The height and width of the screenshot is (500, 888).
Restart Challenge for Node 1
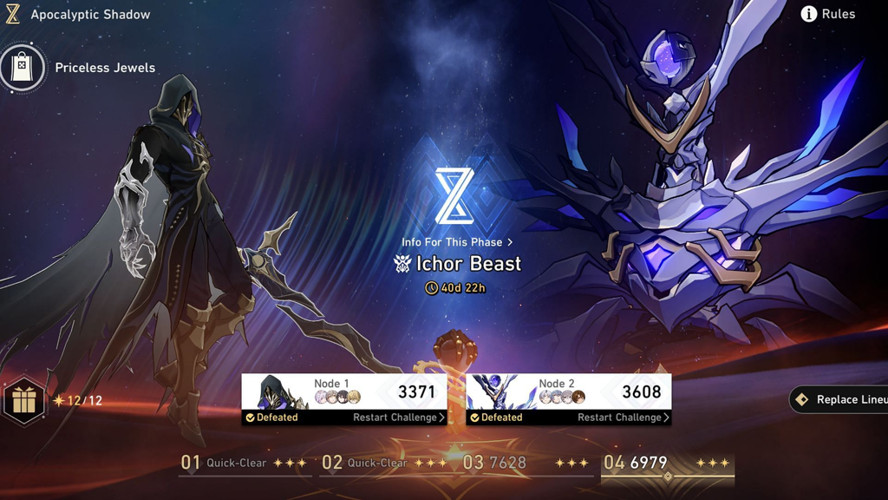click(x=399, y=418)
